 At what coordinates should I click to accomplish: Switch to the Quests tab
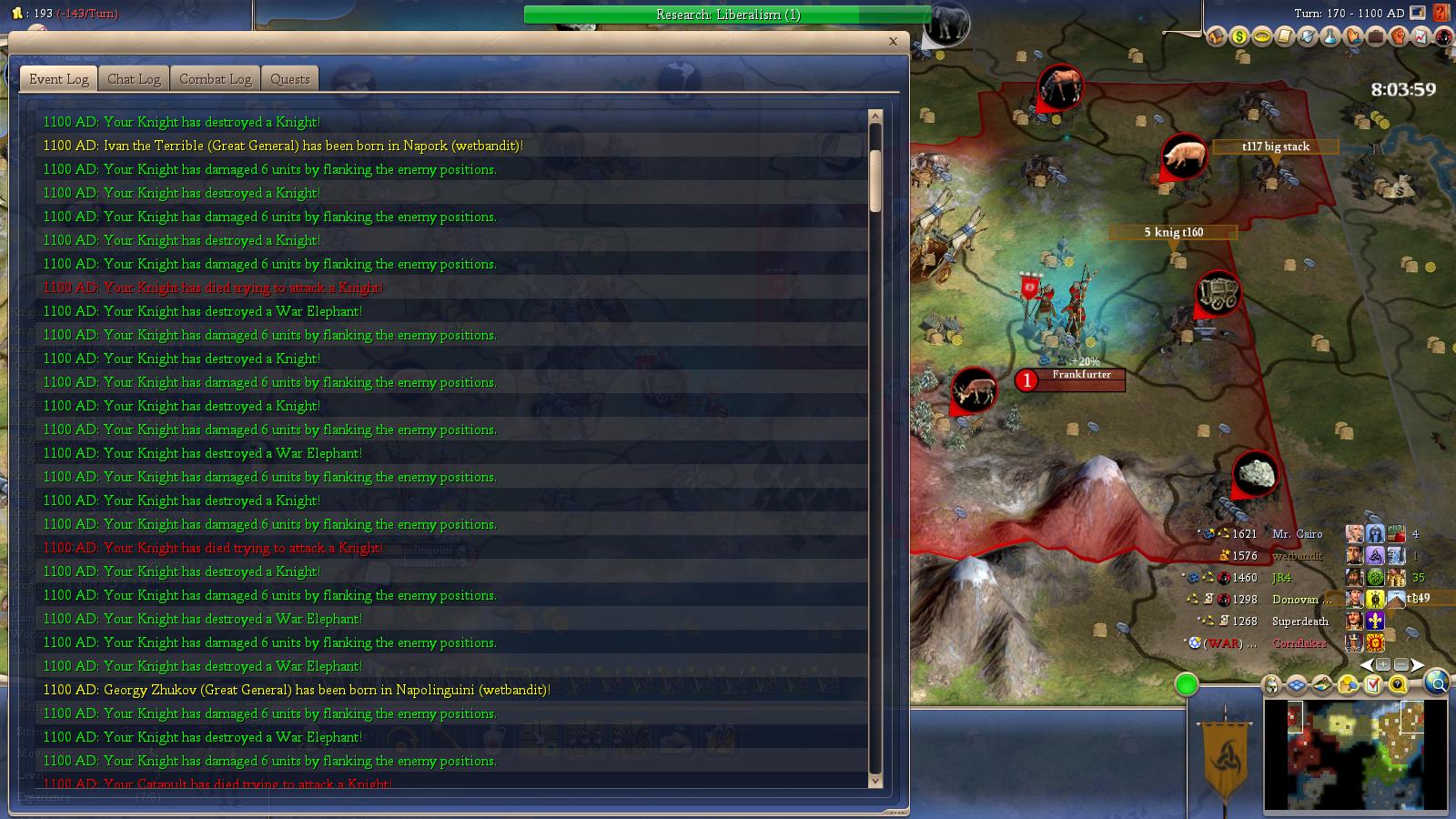coord(289,79)
